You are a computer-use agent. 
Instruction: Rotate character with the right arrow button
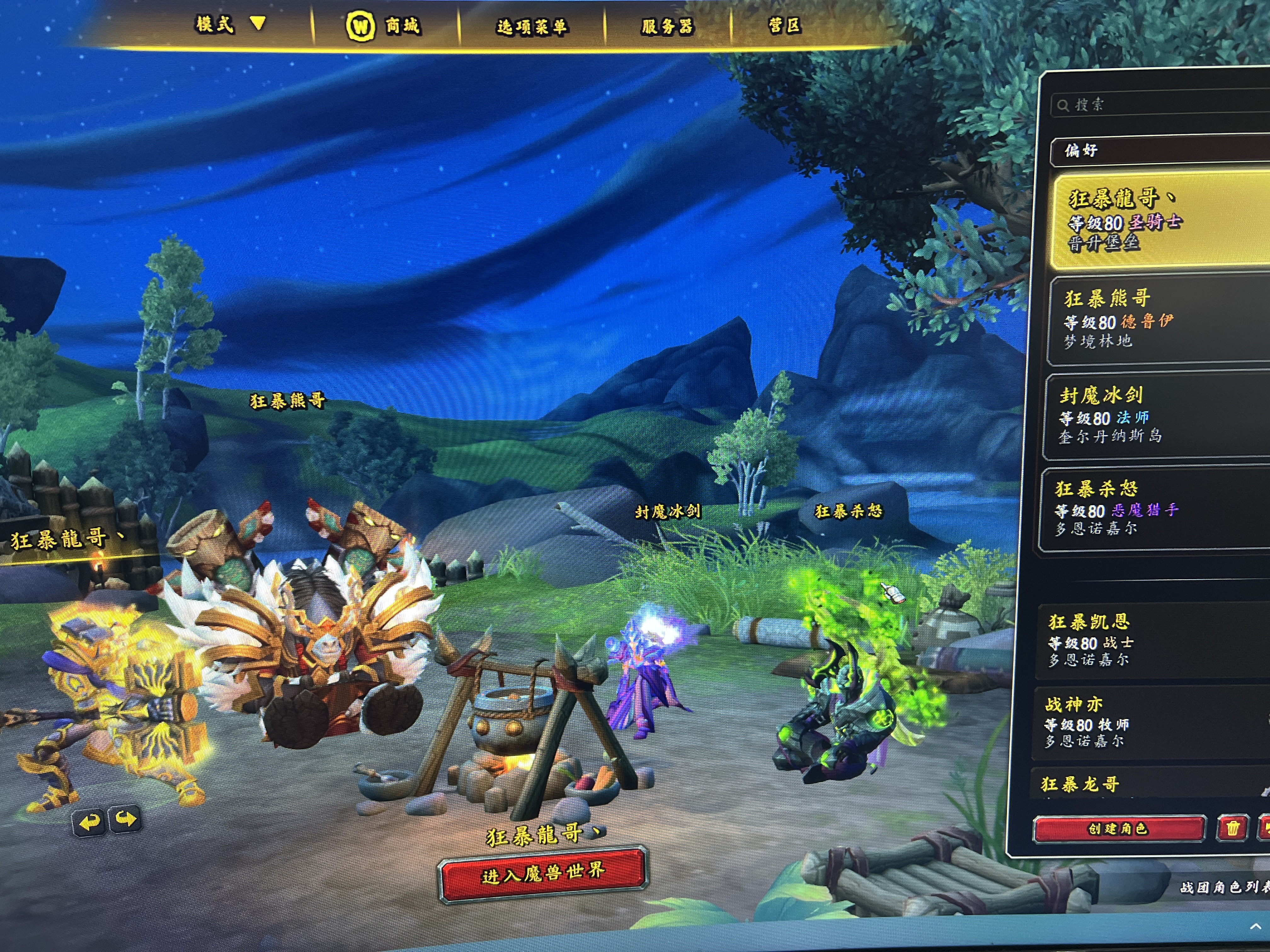126,819
